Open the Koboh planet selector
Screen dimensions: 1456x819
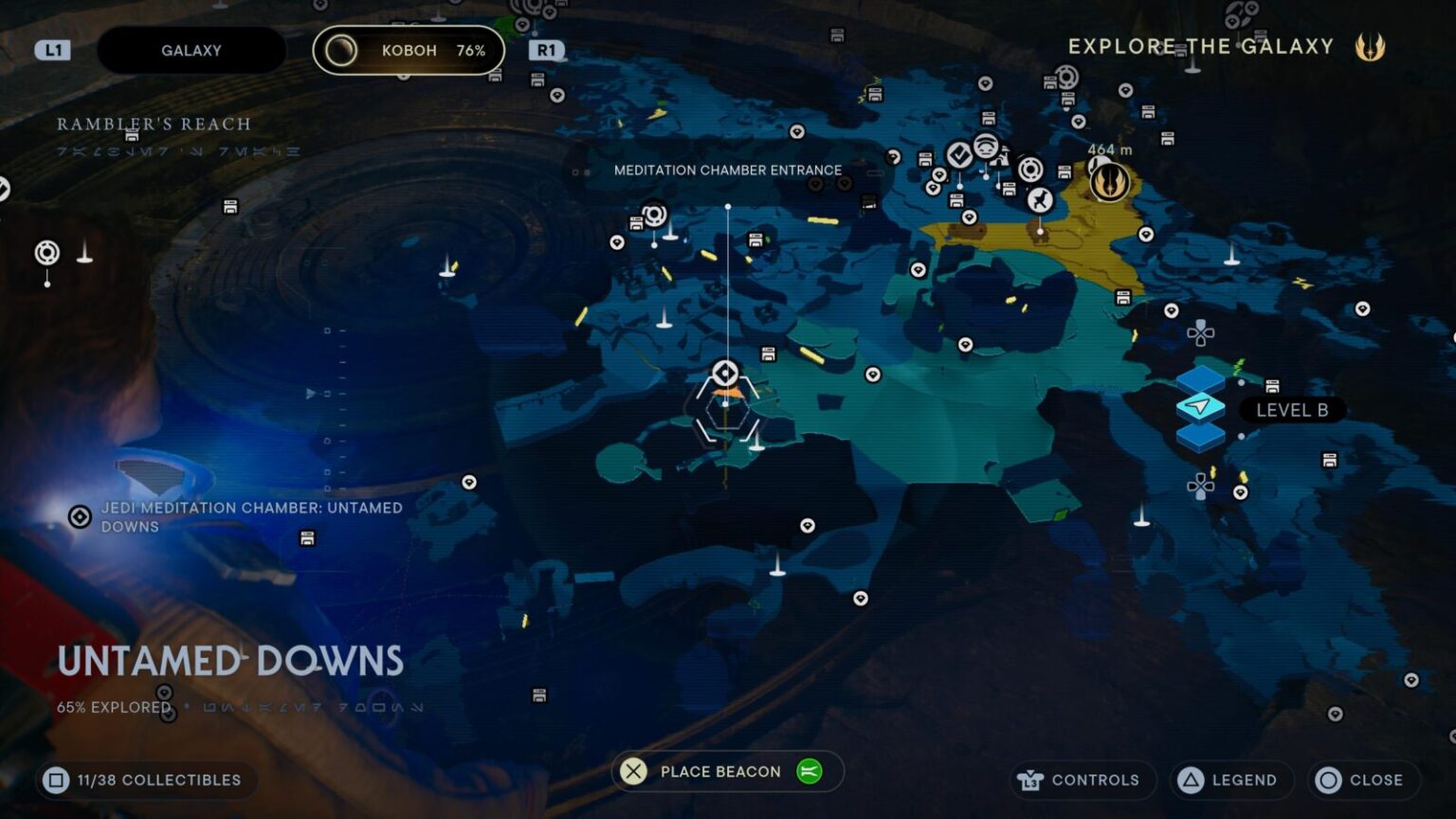(x=407, y=50)
